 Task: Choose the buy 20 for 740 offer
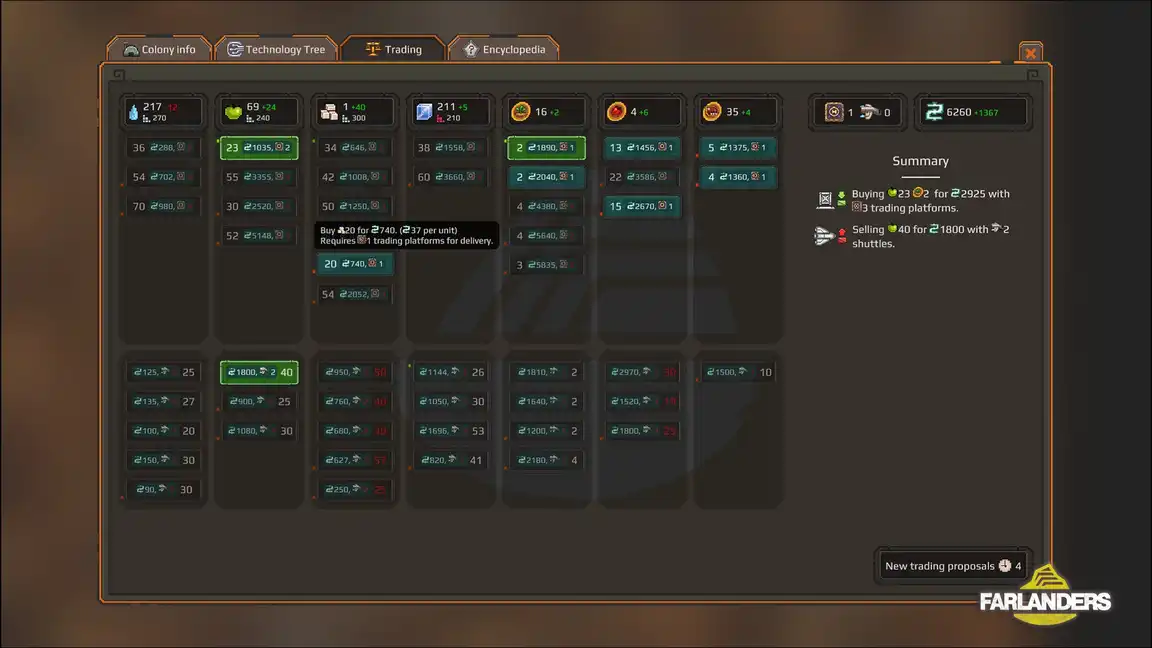click(357, 264)
